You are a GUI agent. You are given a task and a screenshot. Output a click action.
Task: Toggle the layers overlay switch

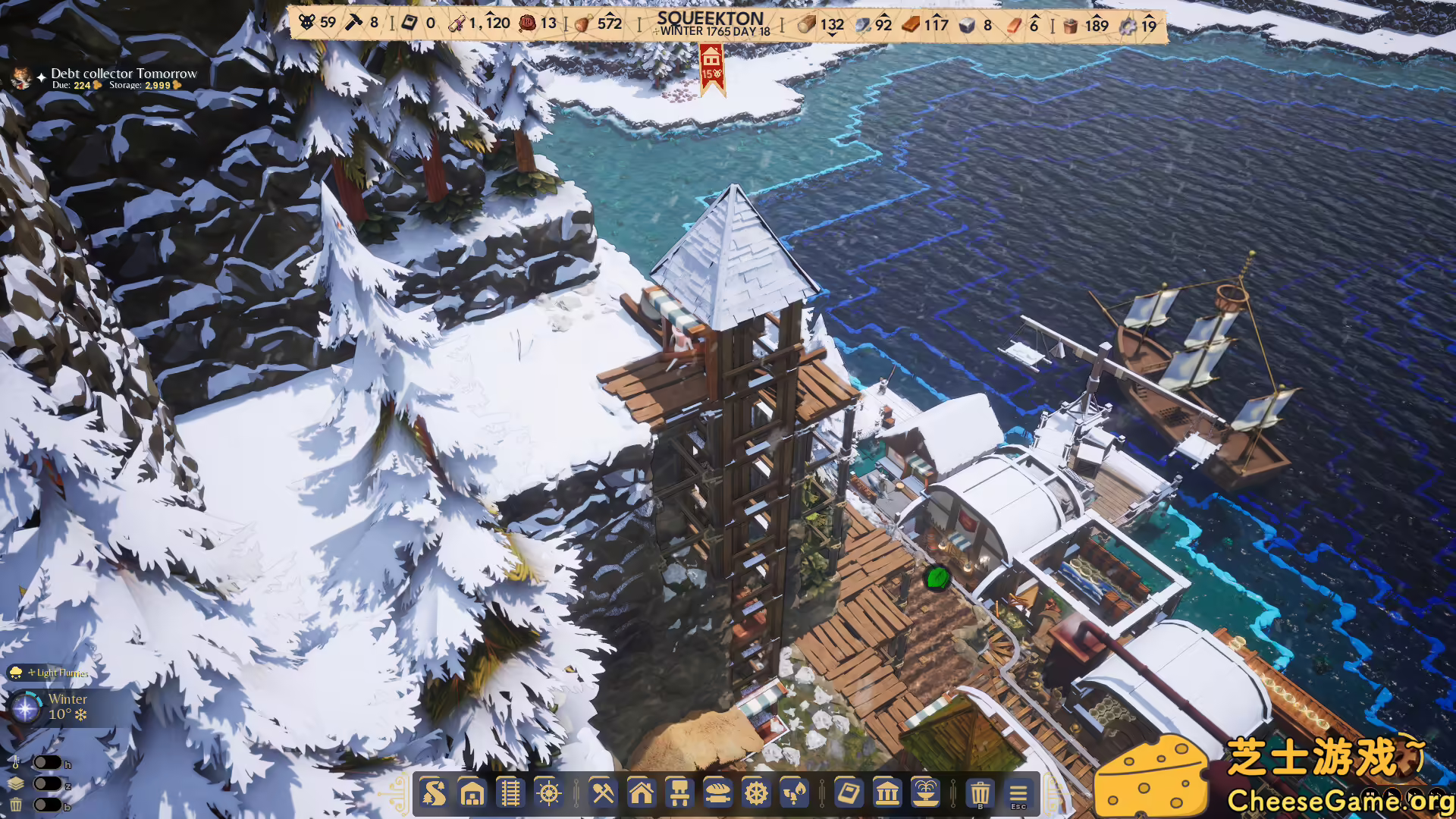pyautogui.click(x=47, y=783)
